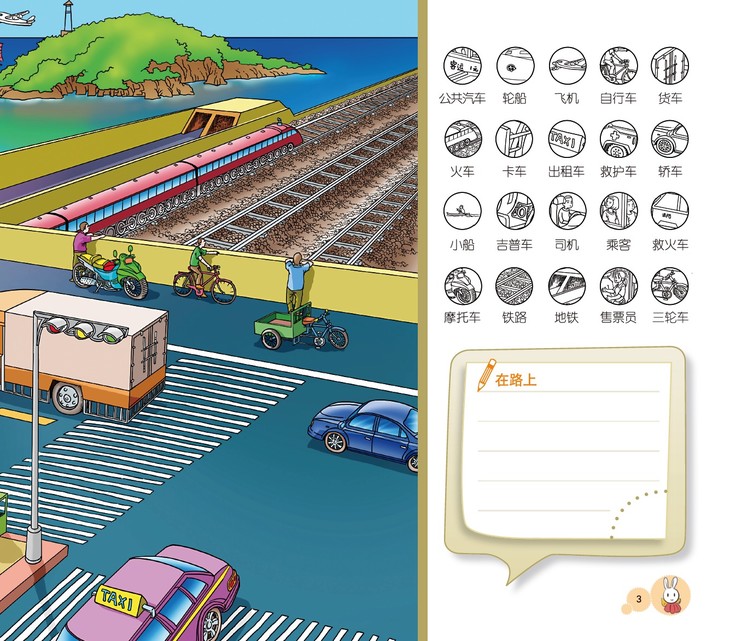The image size is (730, 641).
Task: Select the 小船 small boat icon
Action: tap(462, 211)
